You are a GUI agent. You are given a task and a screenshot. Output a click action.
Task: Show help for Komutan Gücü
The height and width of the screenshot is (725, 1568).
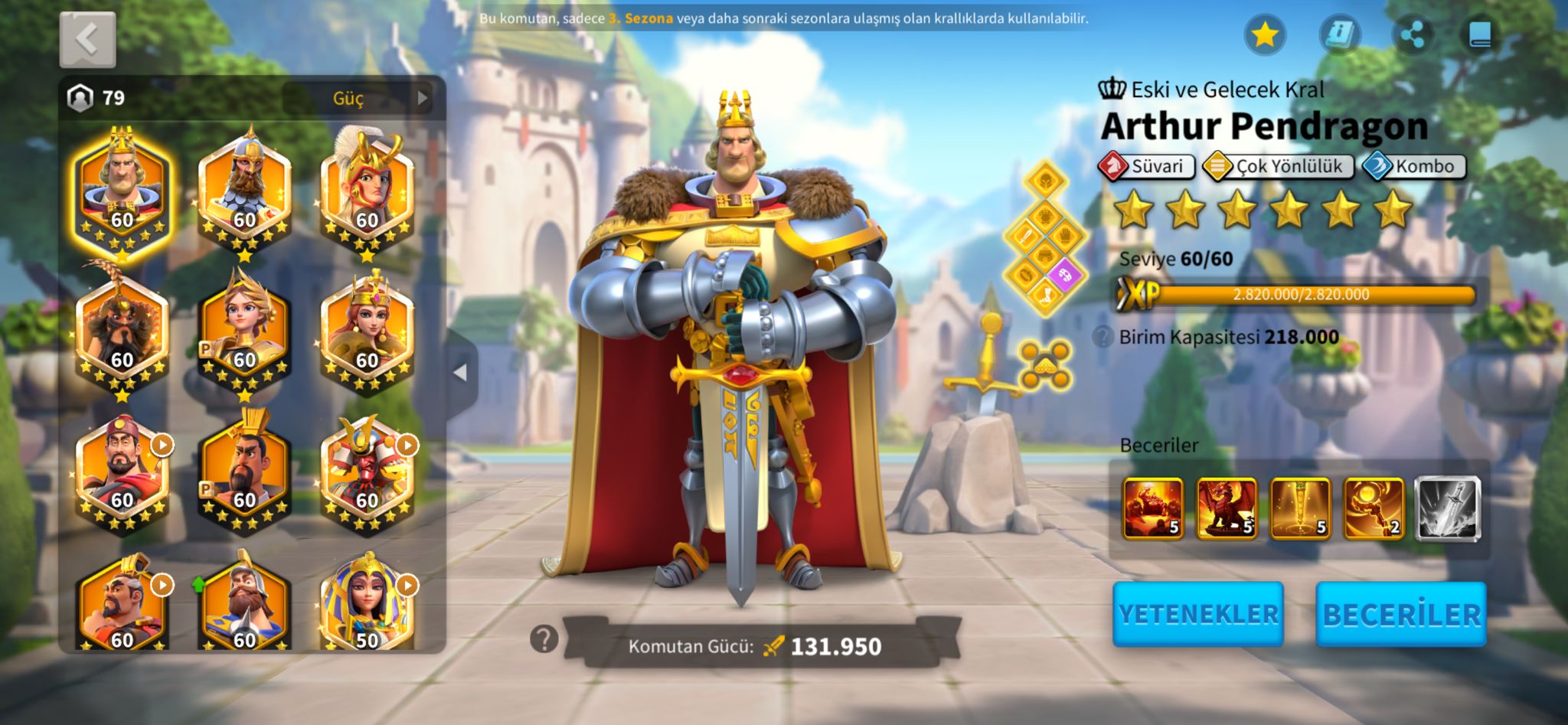tap(544, 638)
